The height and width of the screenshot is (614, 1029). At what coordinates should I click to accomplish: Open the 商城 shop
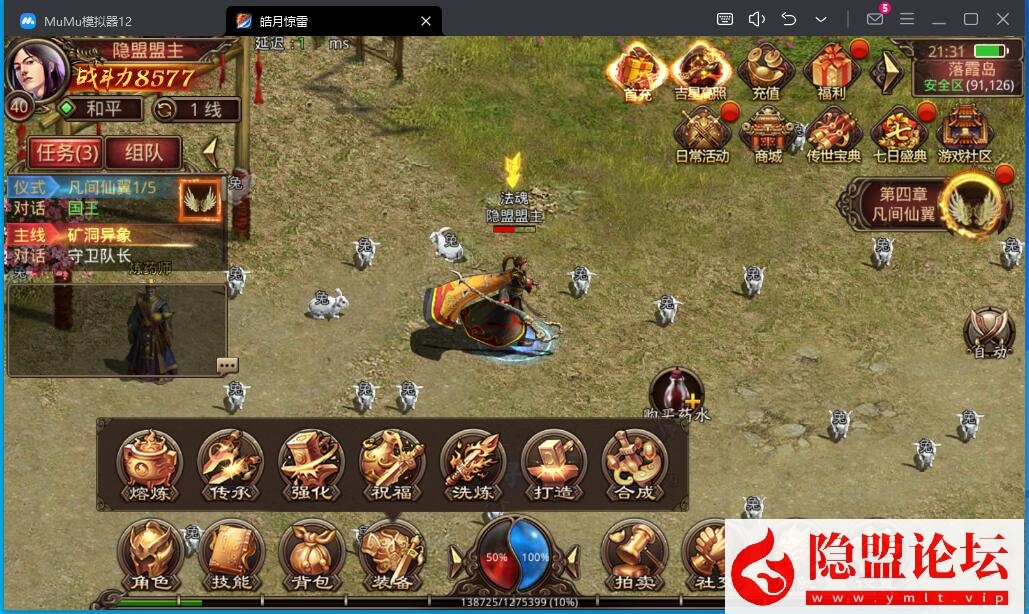[x=768, y=135]
